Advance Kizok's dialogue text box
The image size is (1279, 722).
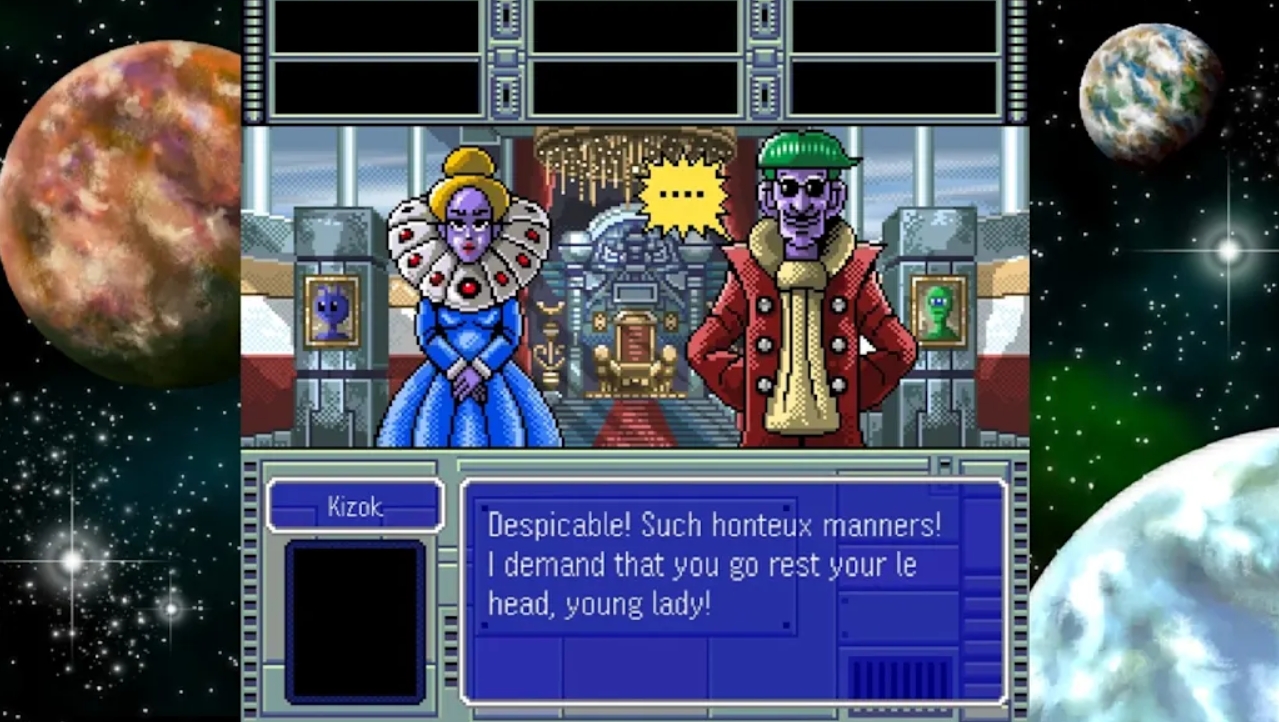click(733, 590)
